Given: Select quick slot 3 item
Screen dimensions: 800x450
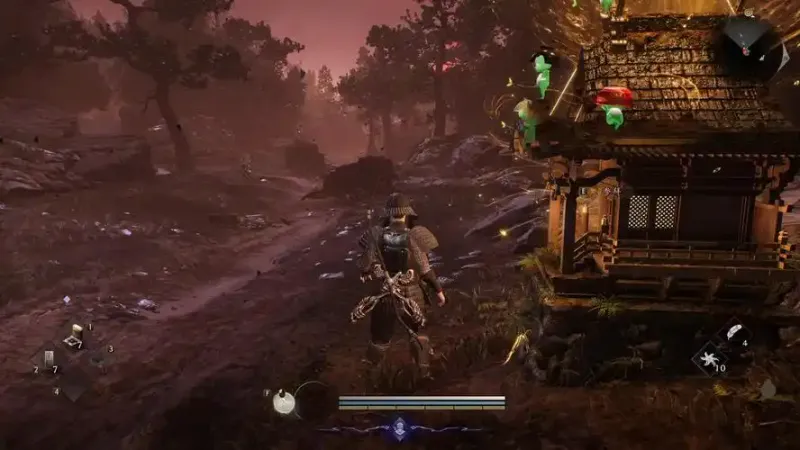Looking at the screenshot, I should click(x=97, y=360).
